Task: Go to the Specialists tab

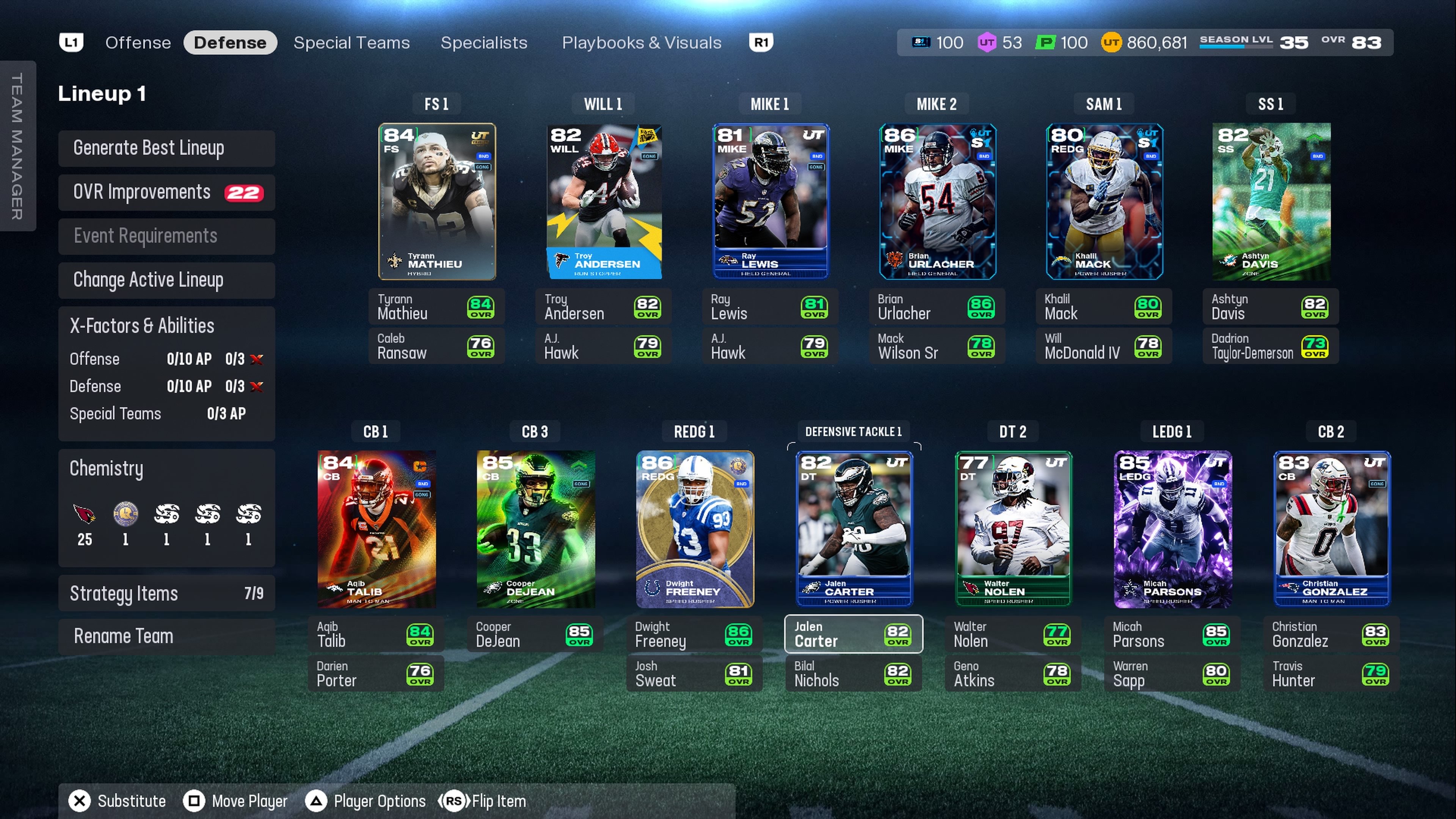Action: (484, 42)
